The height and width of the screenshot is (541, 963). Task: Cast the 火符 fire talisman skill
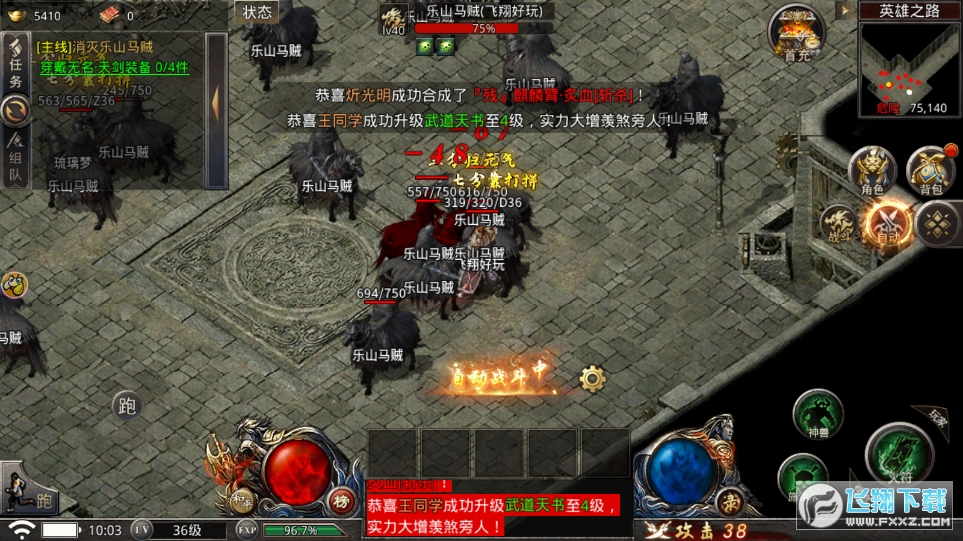pos(897,455)
